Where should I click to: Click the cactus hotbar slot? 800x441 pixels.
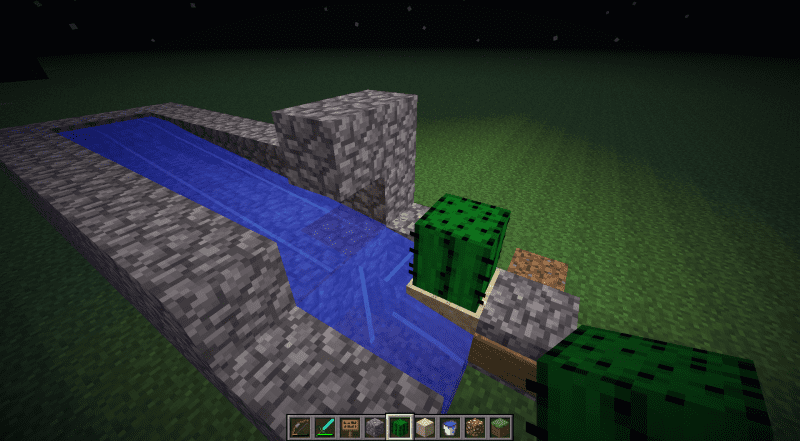(x=400, y=427)
